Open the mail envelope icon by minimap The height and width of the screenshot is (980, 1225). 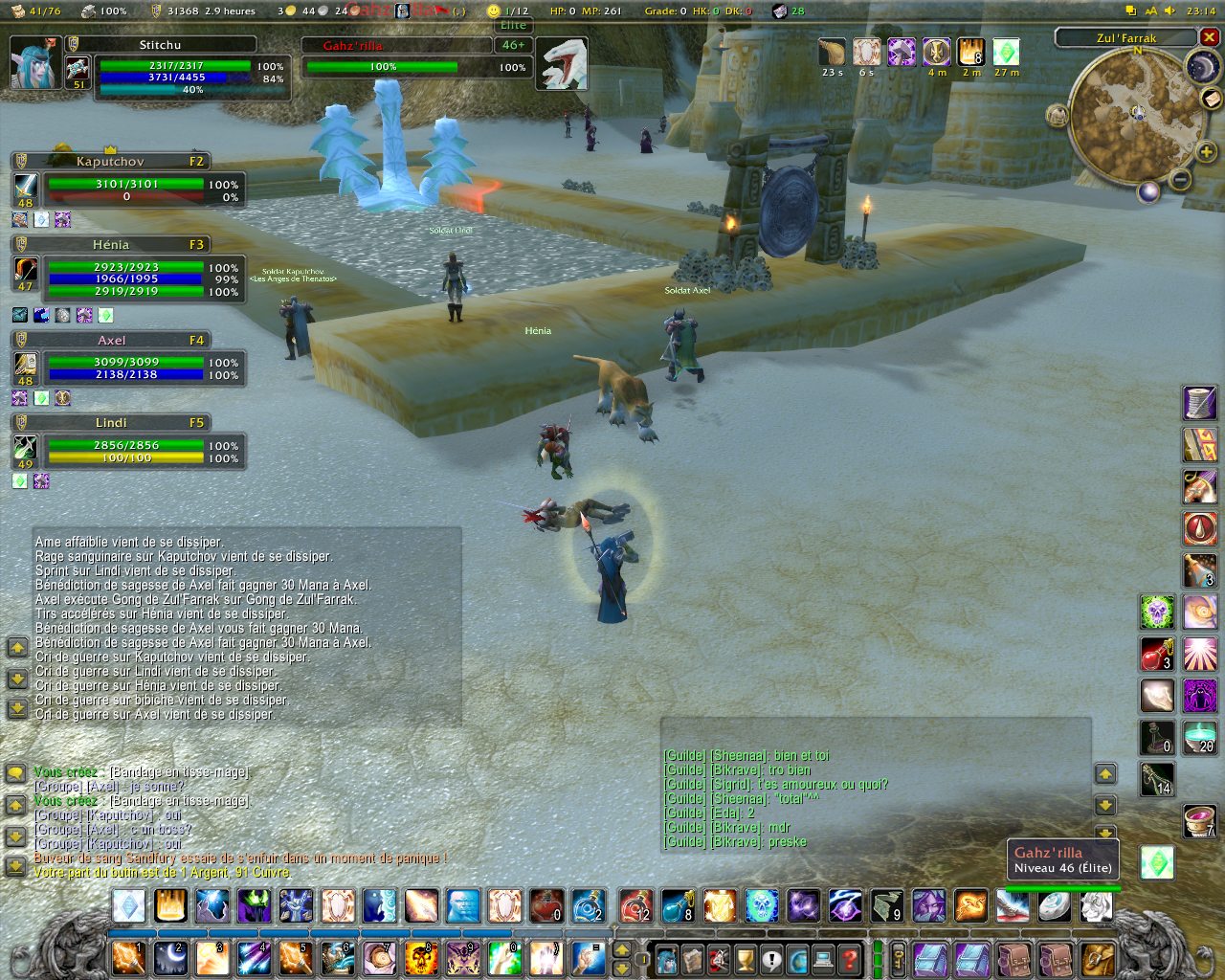(1211, 99)
